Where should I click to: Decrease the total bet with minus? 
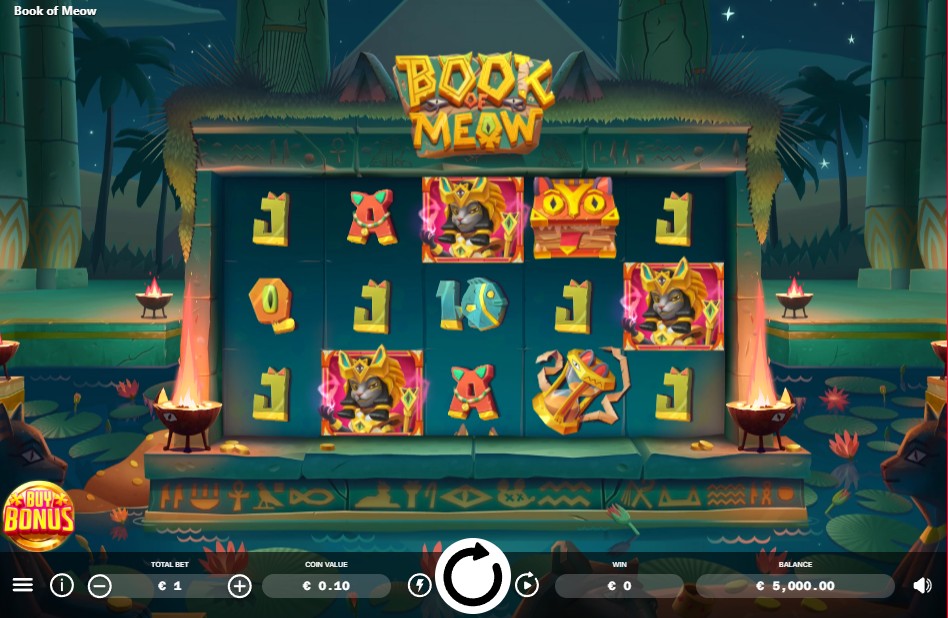[x=100, y=586]
